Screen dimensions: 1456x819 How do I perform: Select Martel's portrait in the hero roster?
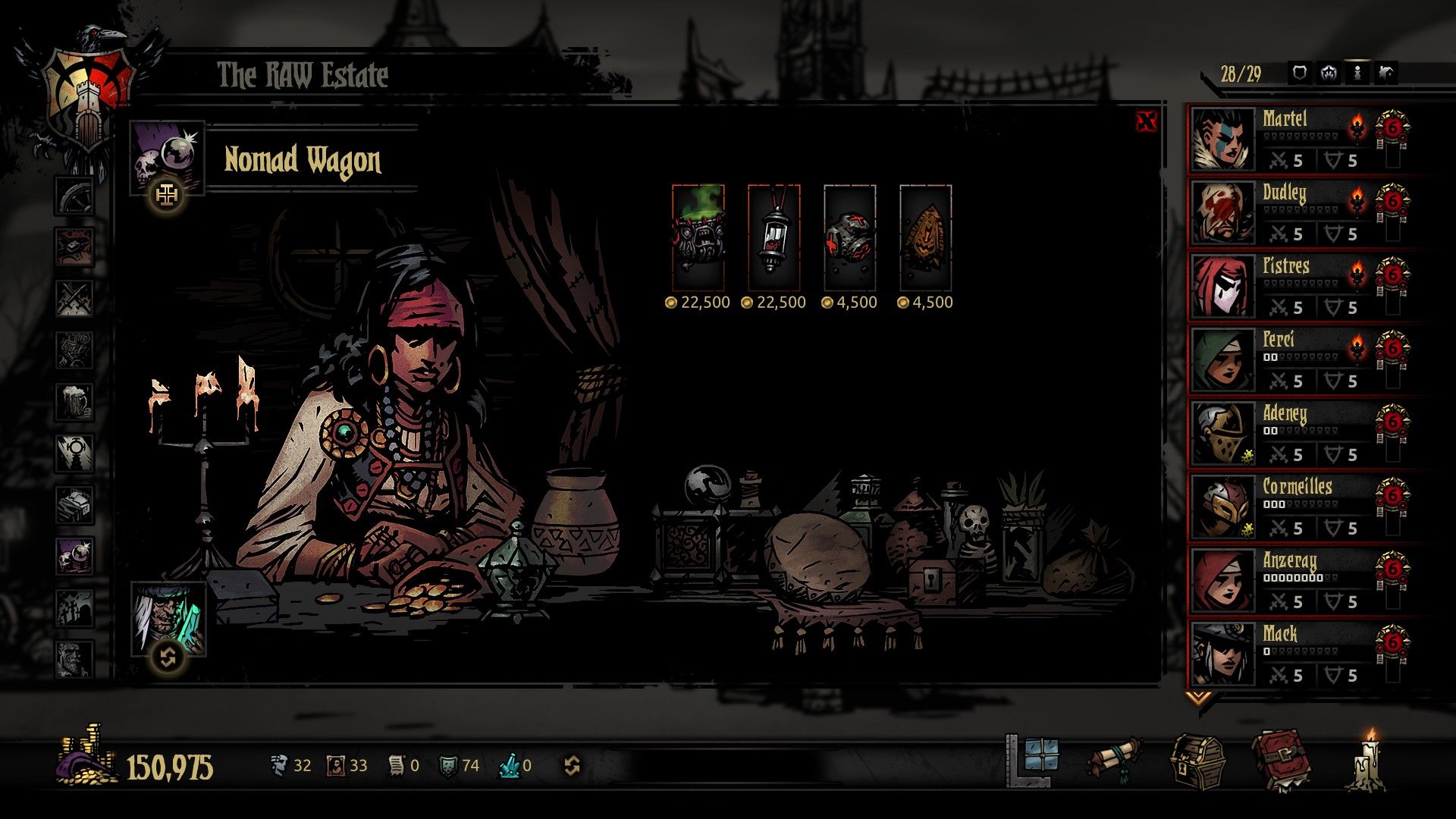(x=1222, y=140)
